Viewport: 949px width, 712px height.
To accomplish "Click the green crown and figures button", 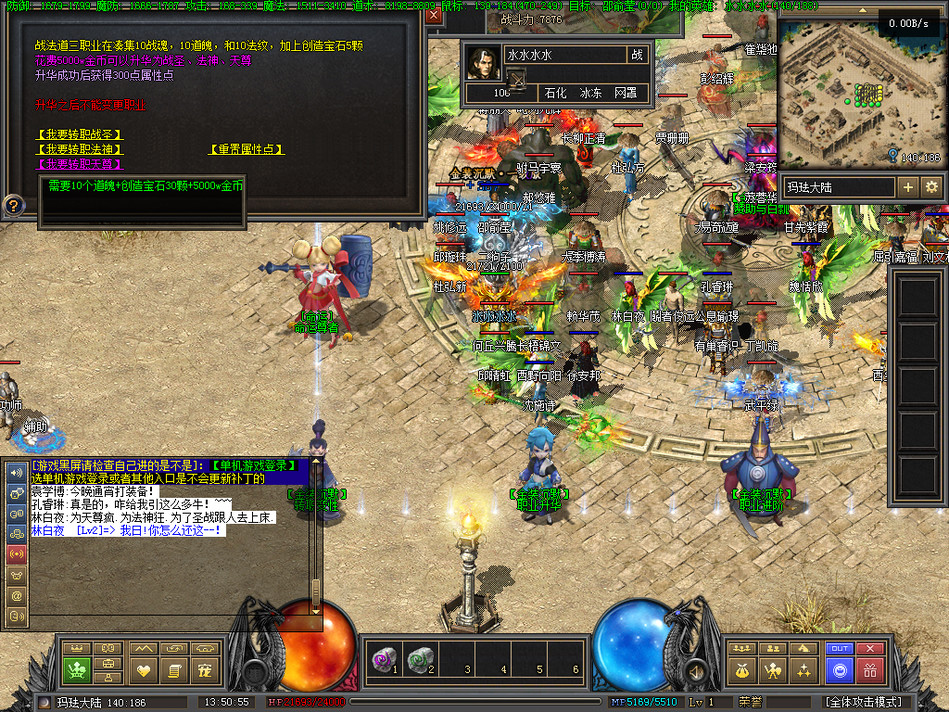I will click(x=77, y=670).
